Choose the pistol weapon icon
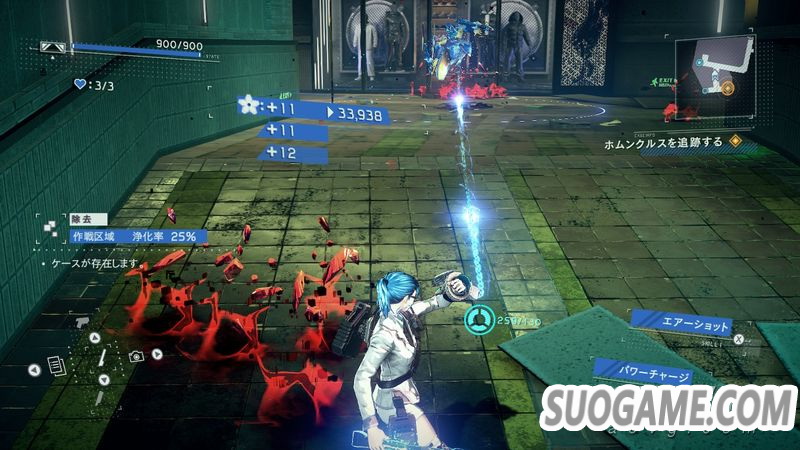800x450 pixels. point(82,324)
